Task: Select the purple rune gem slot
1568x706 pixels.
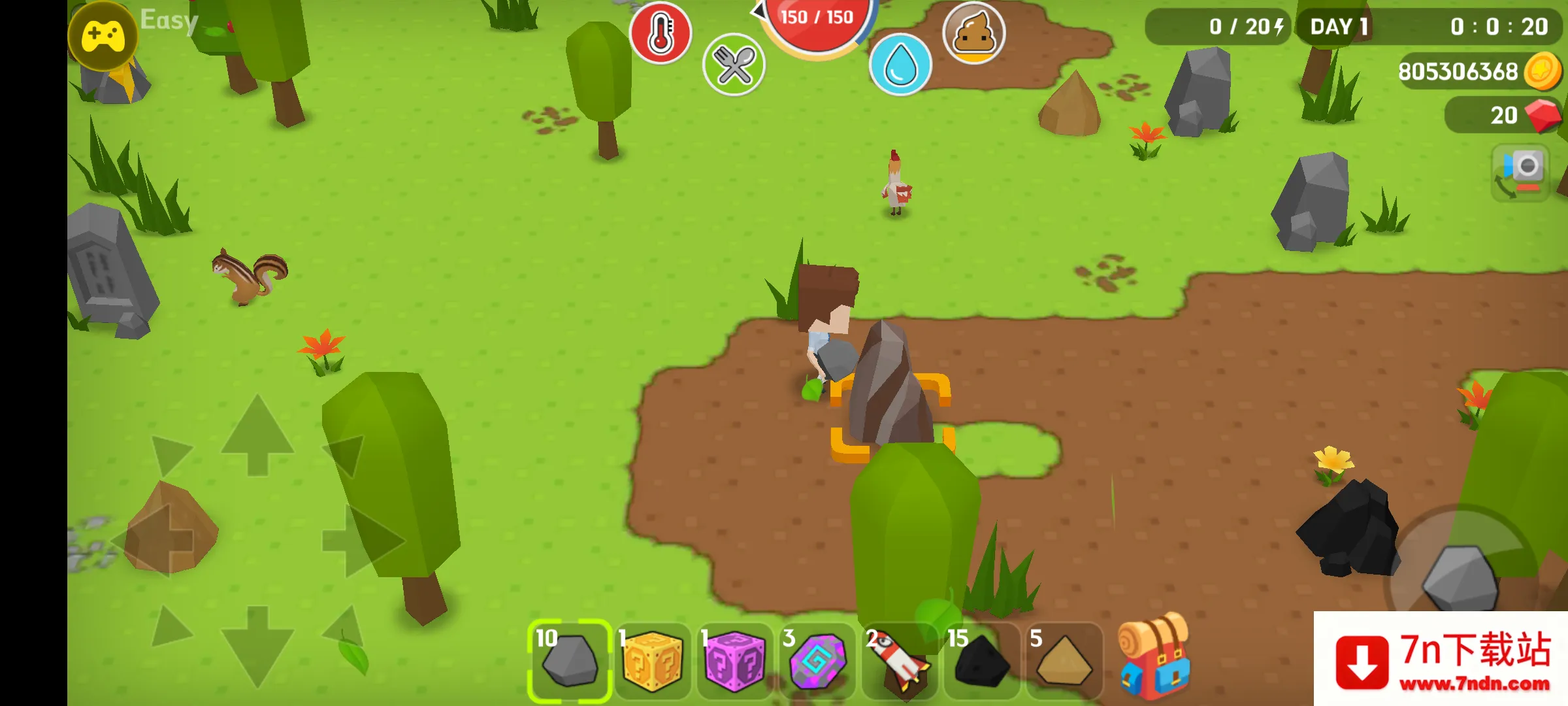Action: [x=817, y=660]
